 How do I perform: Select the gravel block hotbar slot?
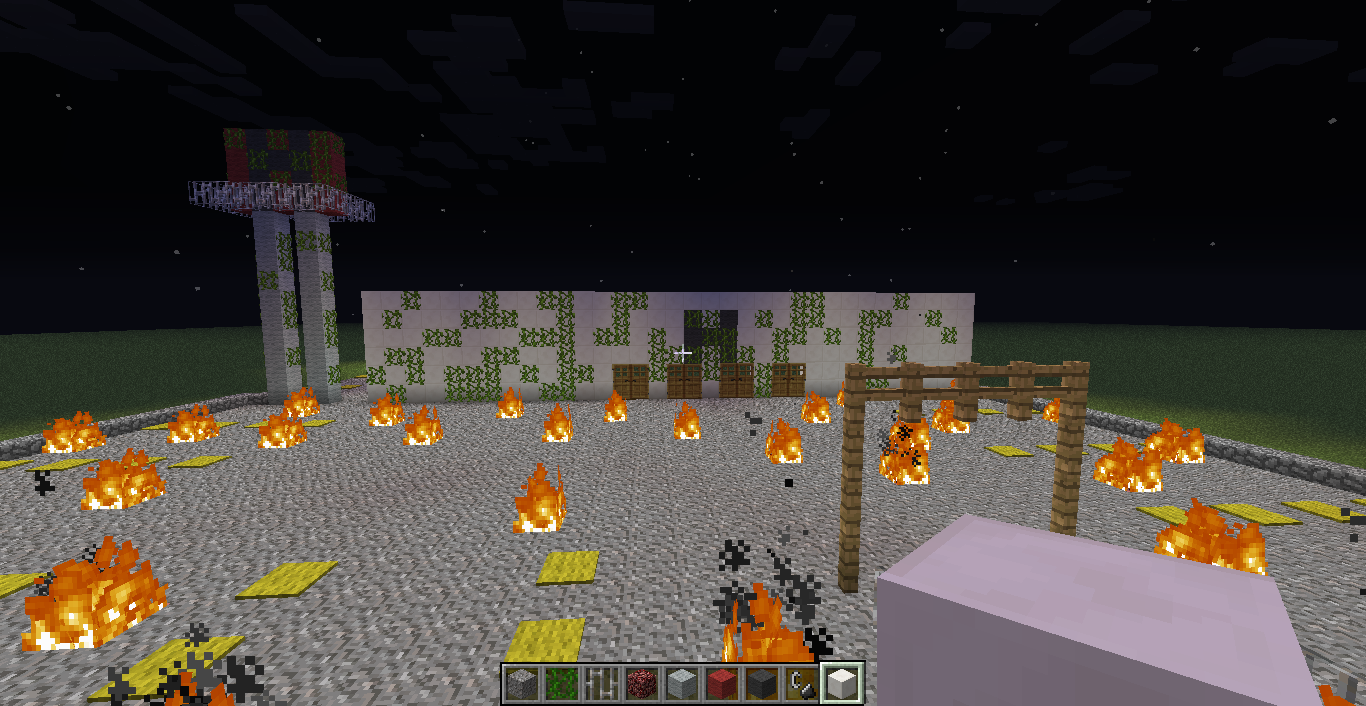coord(520,684)
